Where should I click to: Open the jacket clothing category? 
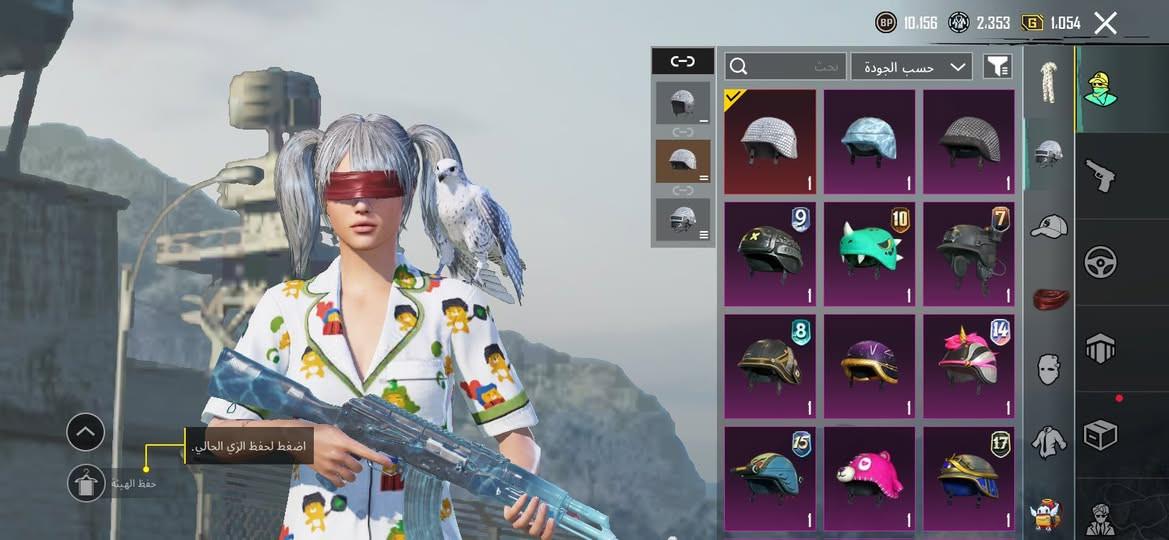point(1047,441)
